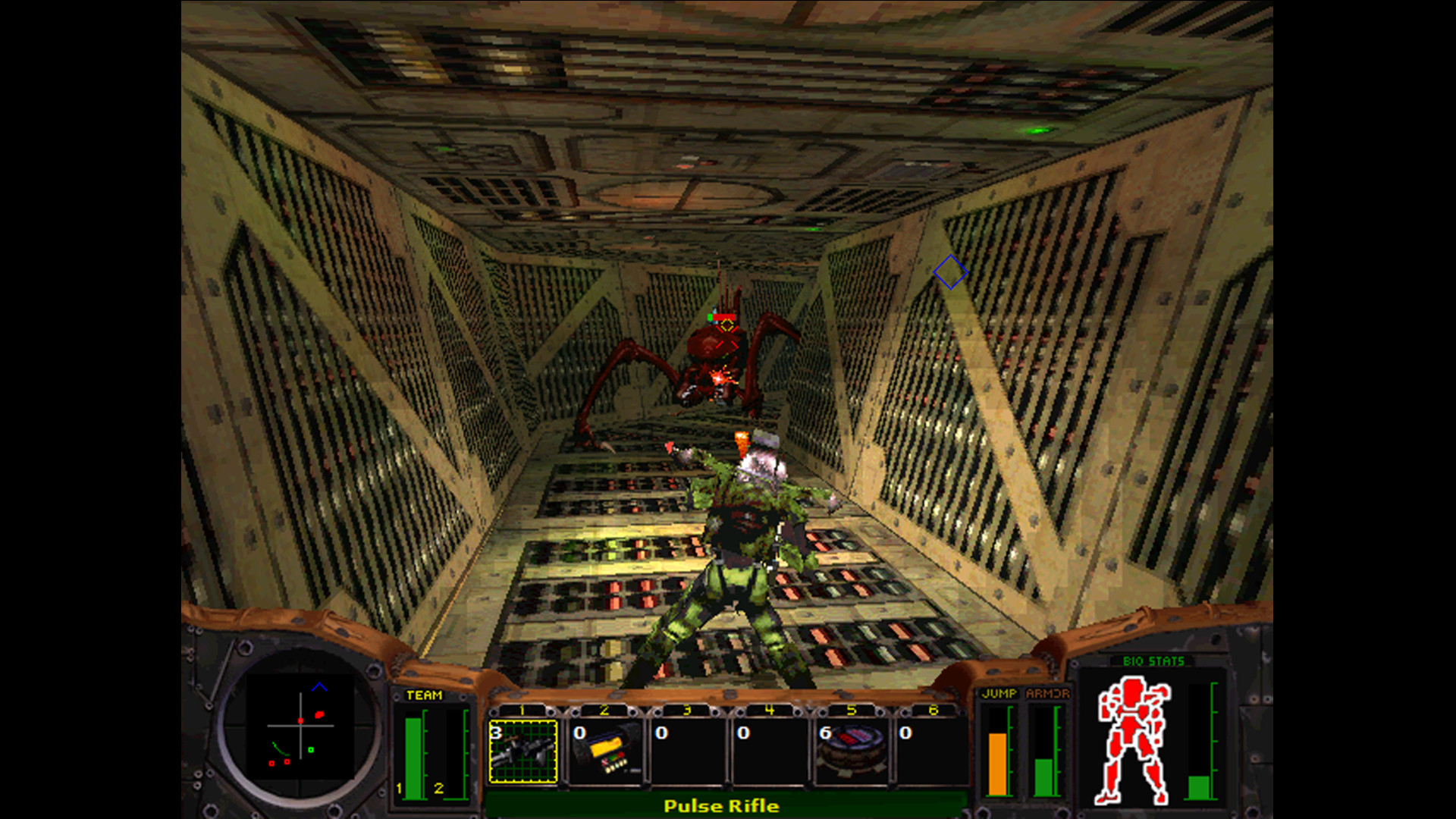Click the Pulse Rifle name banner
The width and height of the screenshot is (1456, 819).
(x=720, y=806)
